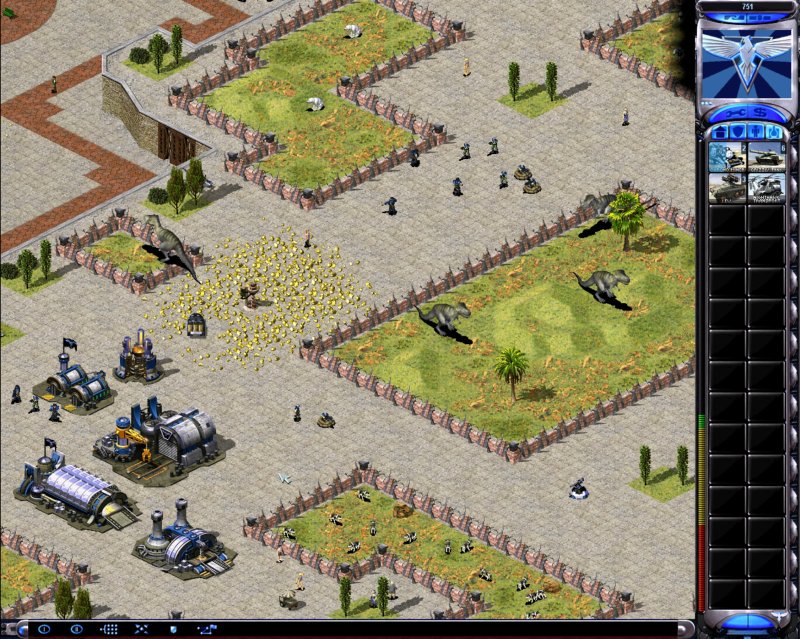Image resolution: width=800 pixels, height=639 pixels.
Task: Click the crossed-arrows command icon
Action: point(142,630)
